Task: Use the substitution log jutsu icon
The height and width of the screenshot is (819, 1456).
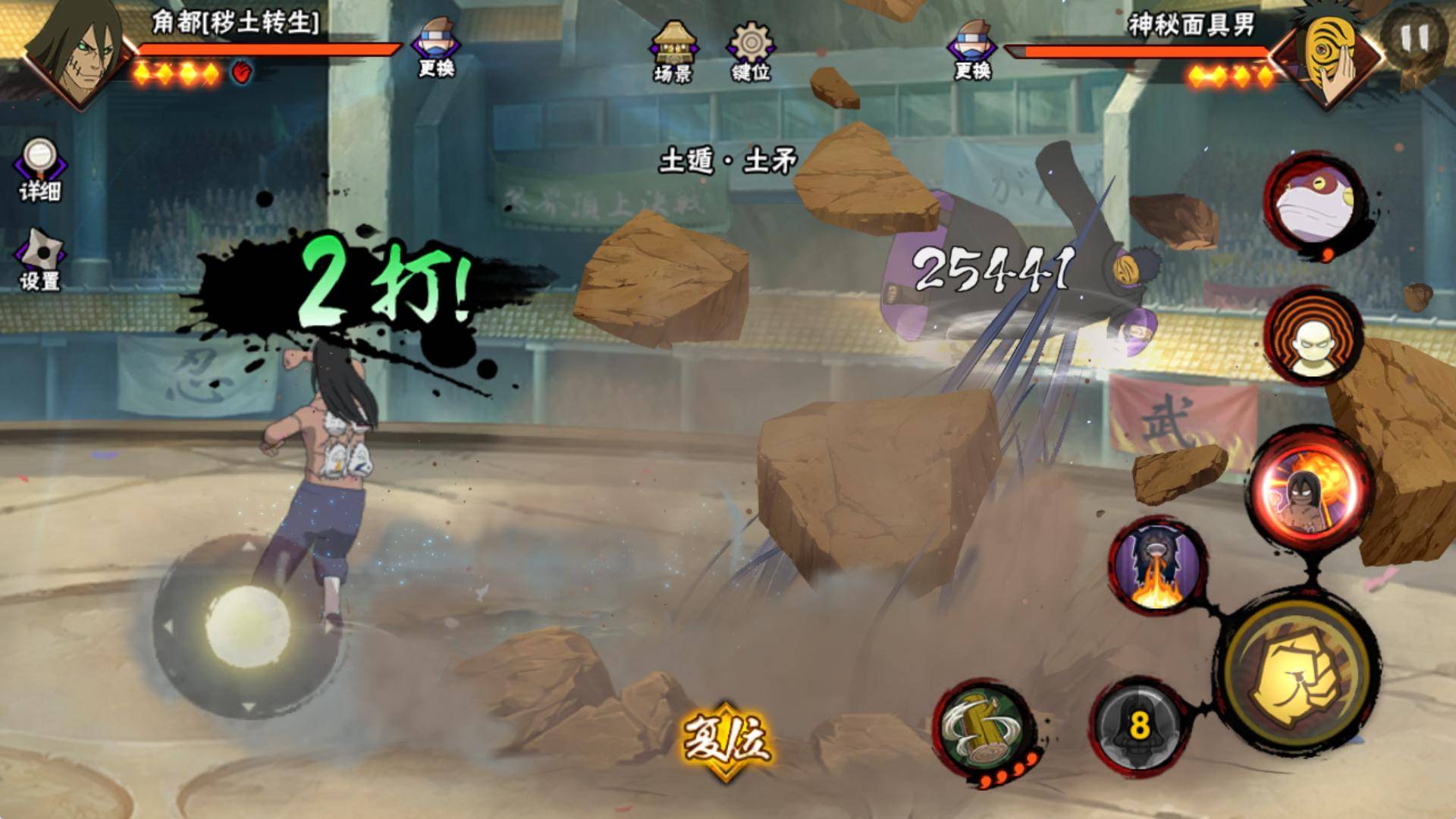Action: (x=984, y=725)
